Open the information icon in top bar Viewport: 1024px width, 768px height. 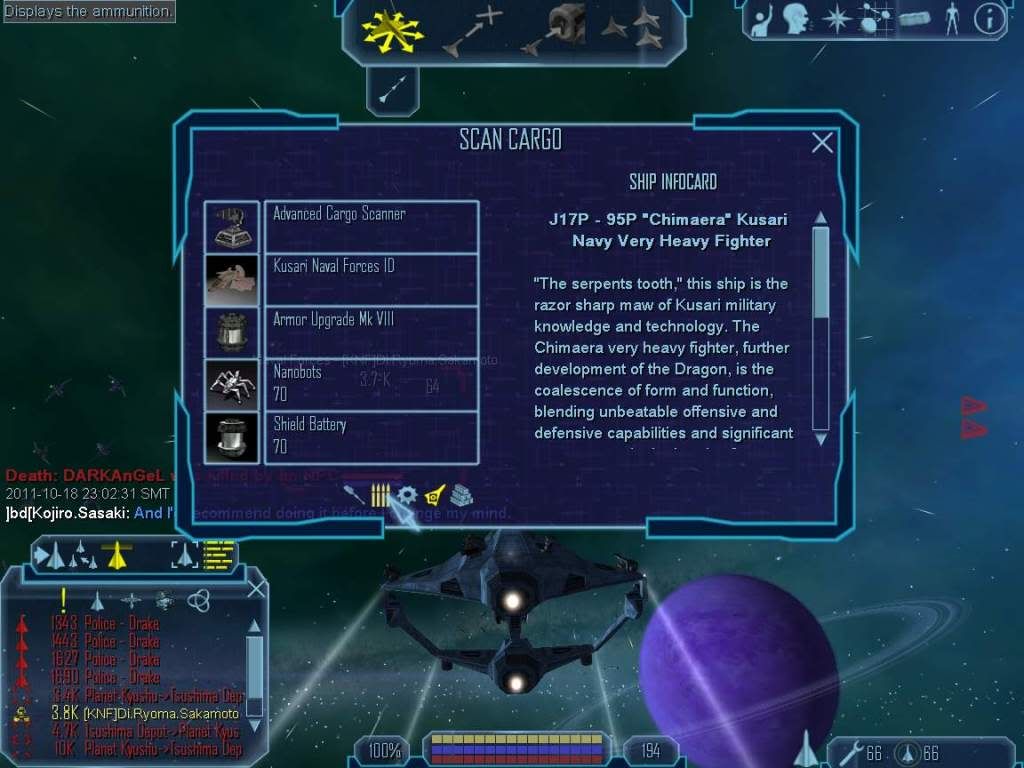[x=989, y=19]
